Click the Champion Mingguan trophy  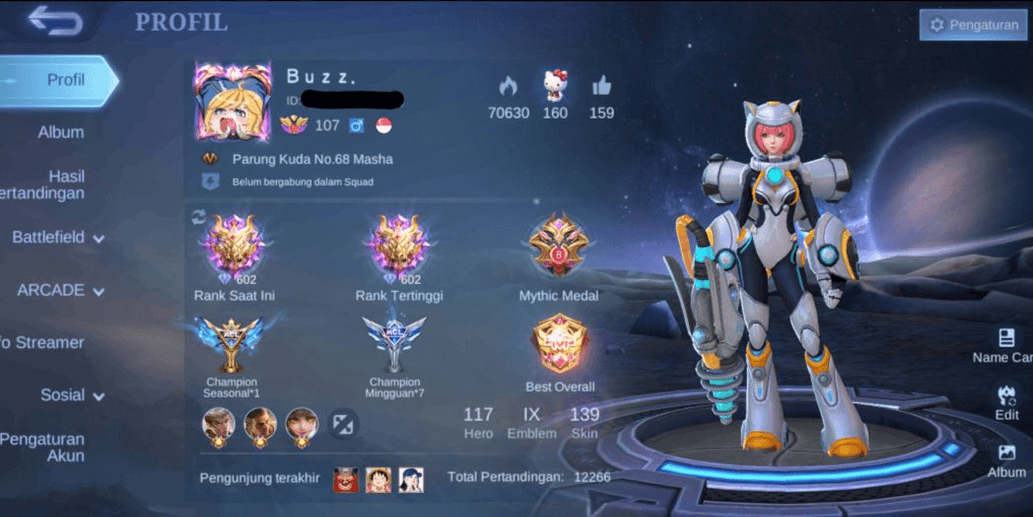pos(394,345)
